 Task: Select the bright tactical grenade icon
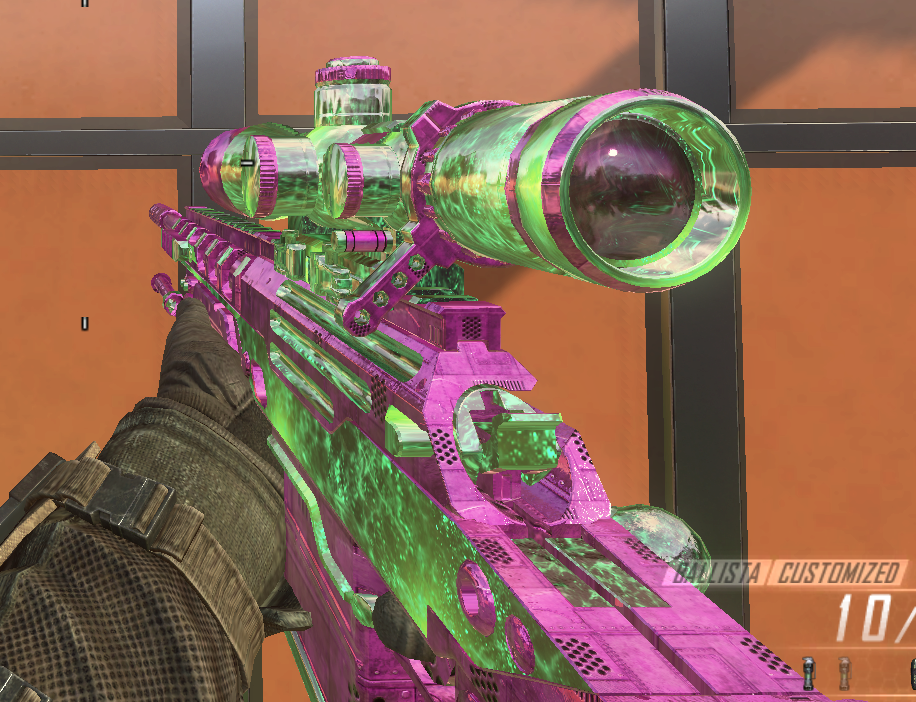tap(809, 671)
